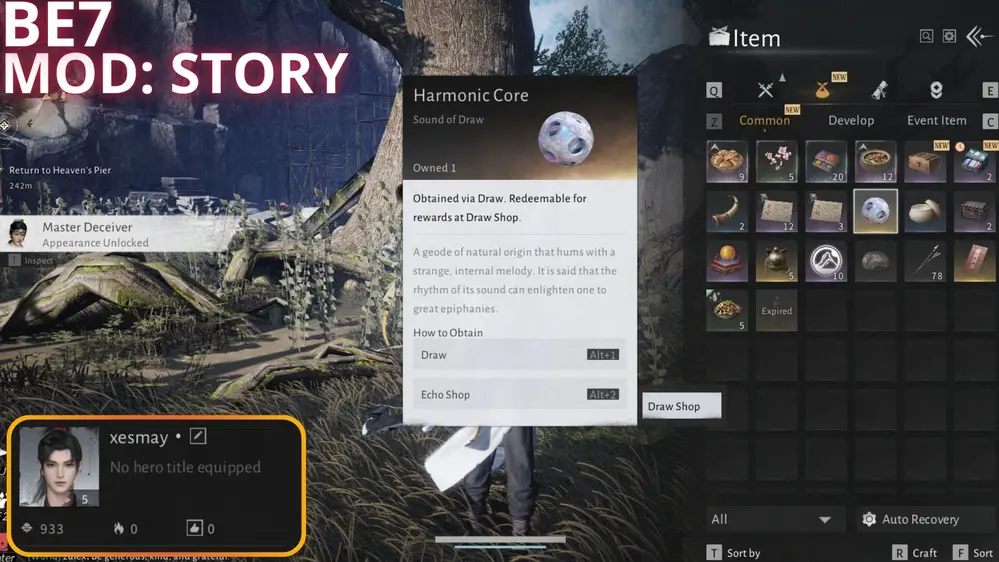Image resolution: width=999 pixels, height=562 pixels.
Task: Select the Common items tab
Action: [764, 120]
